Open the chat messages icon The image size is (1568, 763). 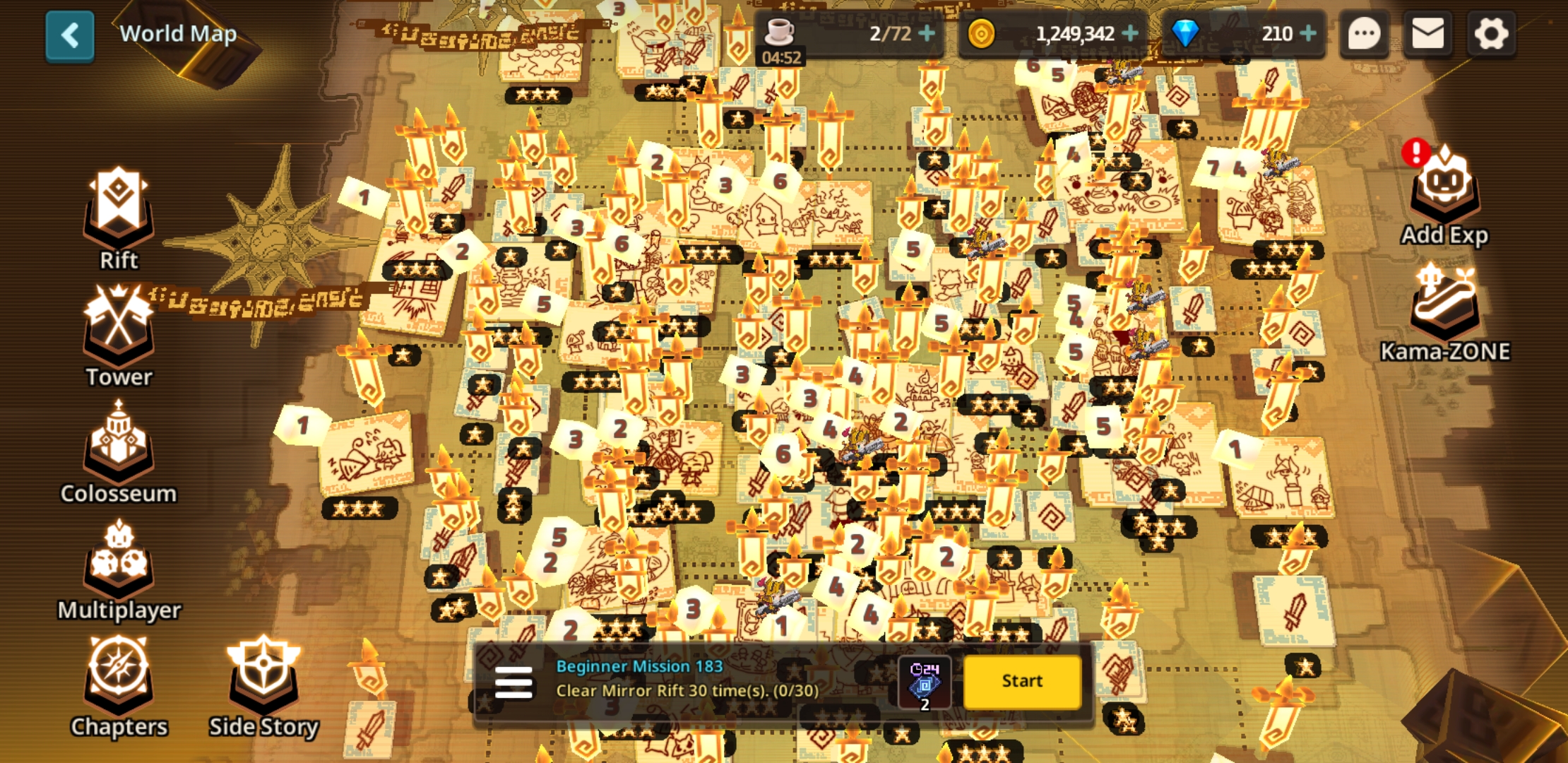click(x=1363, y=33)
